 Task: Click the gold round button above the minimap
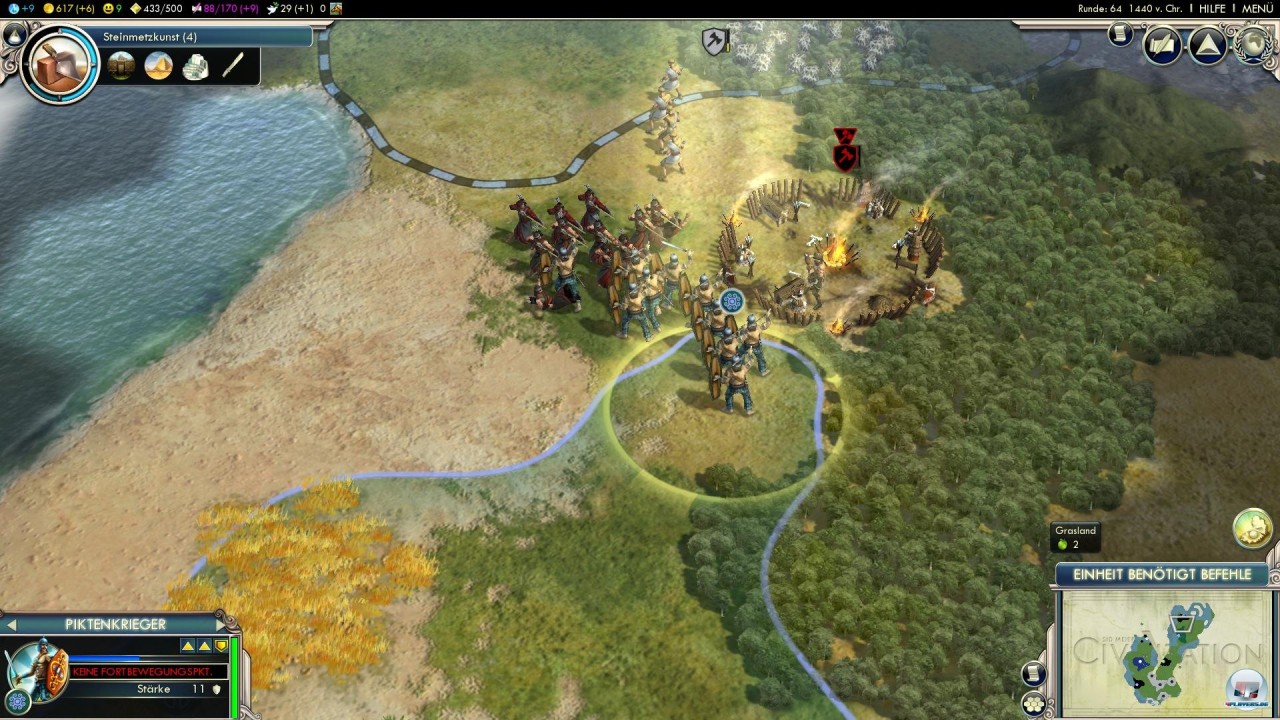(x=1252, y=529)
